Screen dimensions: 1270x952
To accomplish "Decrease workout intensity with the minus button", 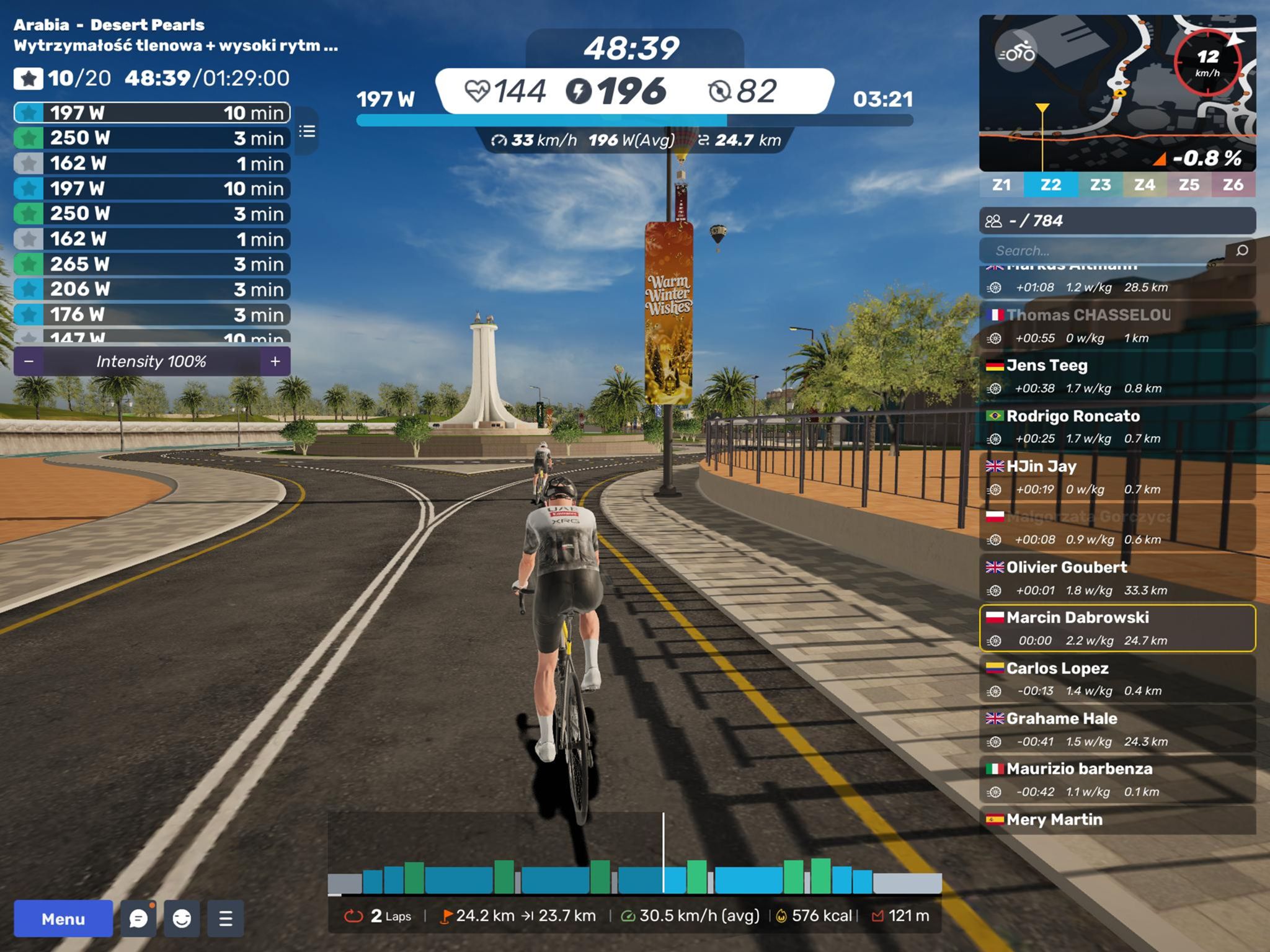I will 29,362.
